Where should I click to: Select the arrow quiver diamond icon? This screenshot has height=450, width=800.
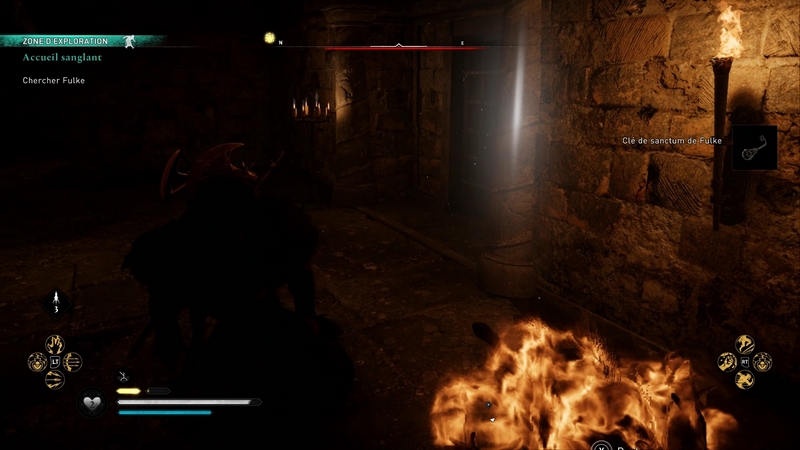pos(56,300)
